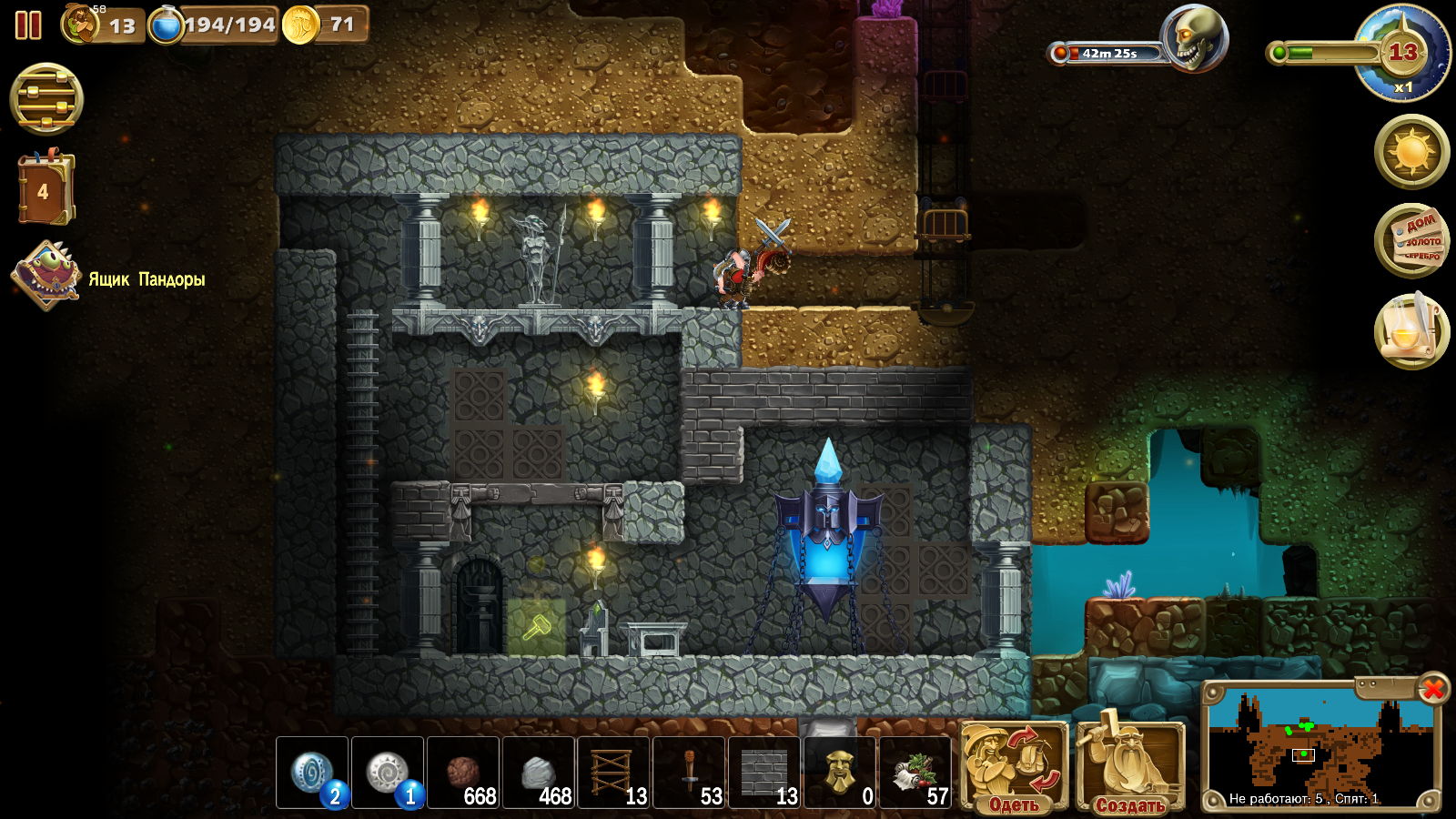Viewport: 1456px width, 819px height.
Task: Open the wooden signposts button
Action: [x=1411, y=240]
